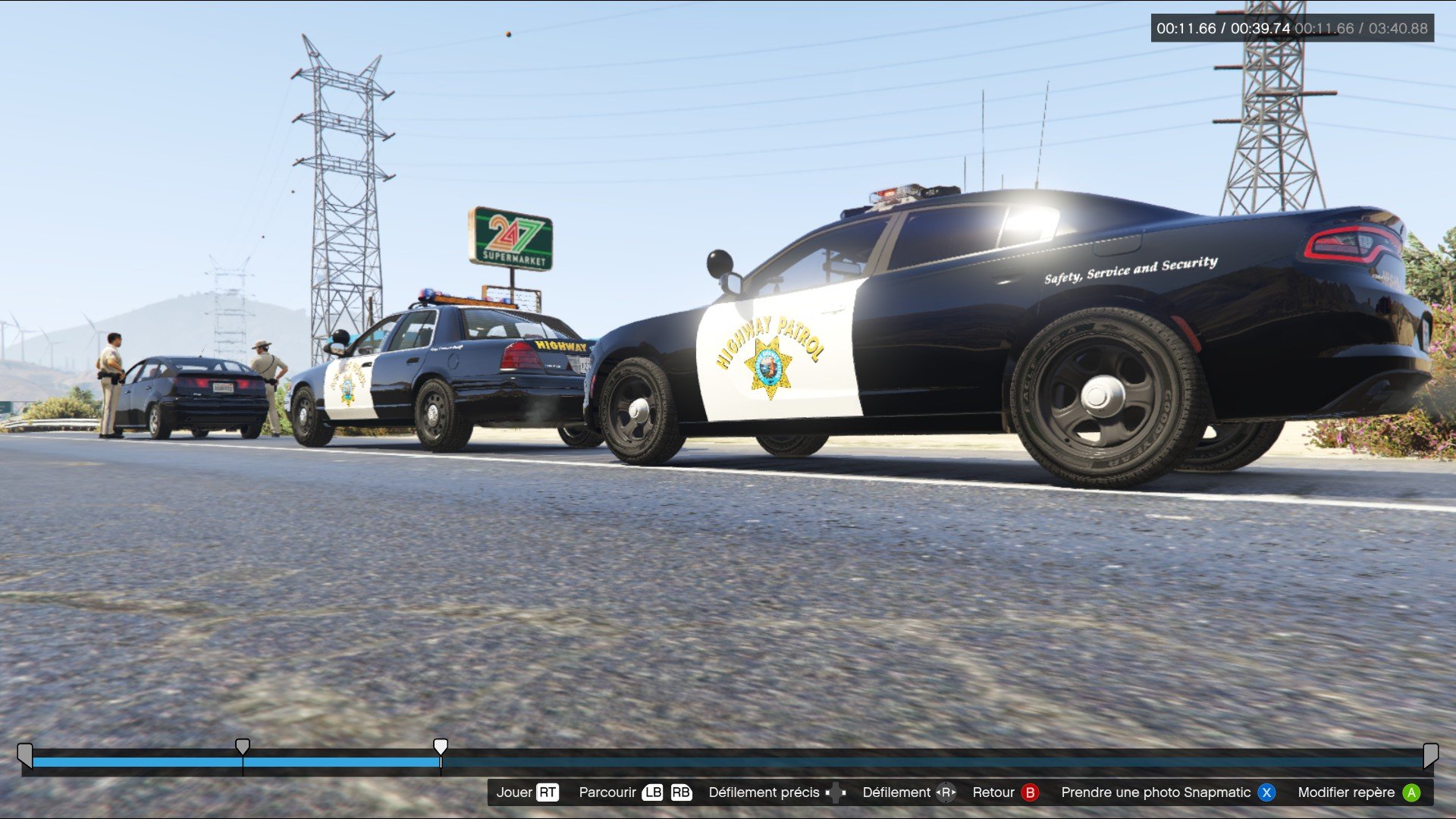Select the clip start marker on the timeline
The image size is (1456, 819).
[25, 754]
